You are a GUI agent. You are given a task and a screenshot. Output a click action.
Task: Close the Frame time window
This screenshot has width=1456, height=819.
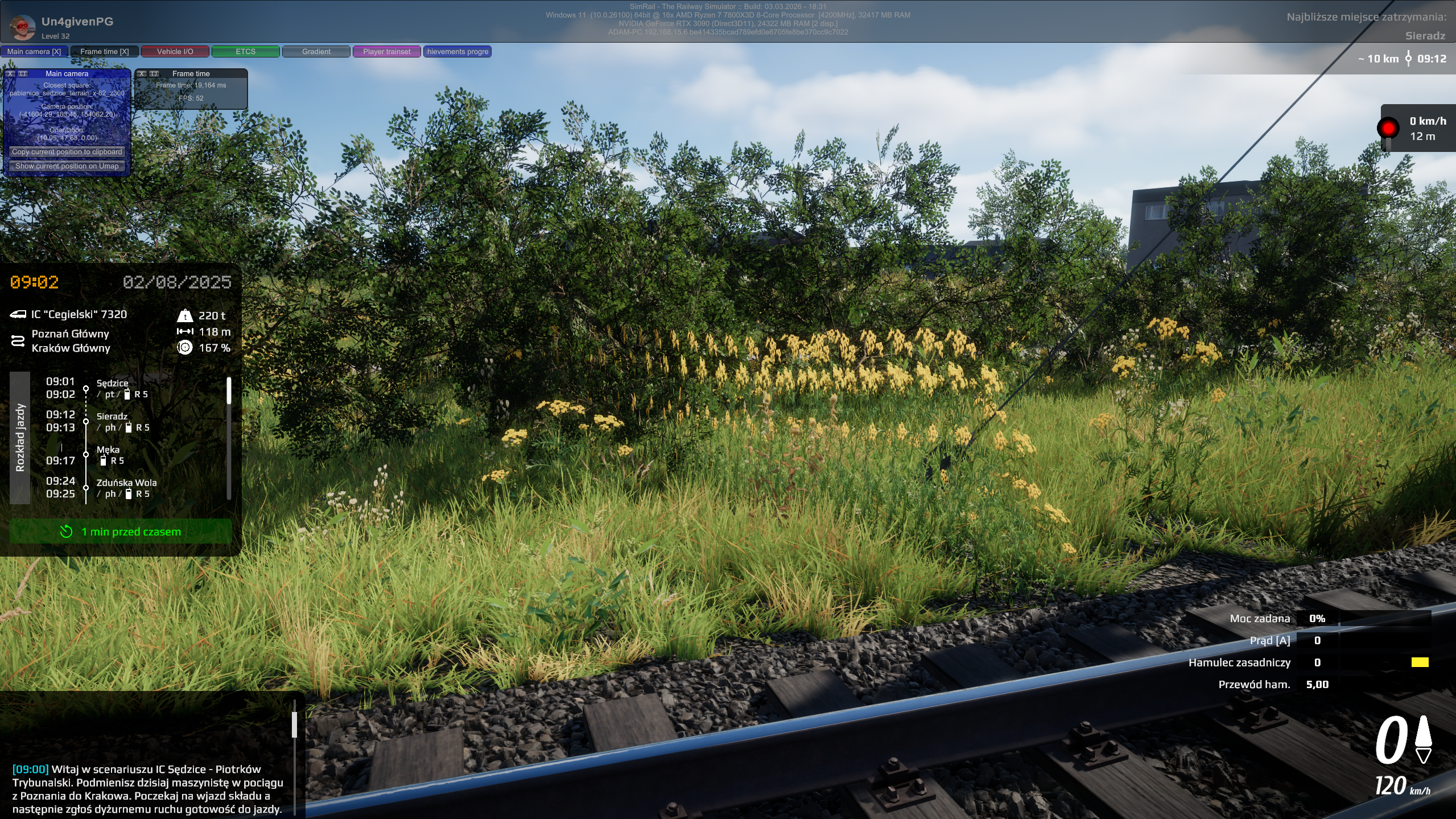pyautogui.click(x=142, y=73)
